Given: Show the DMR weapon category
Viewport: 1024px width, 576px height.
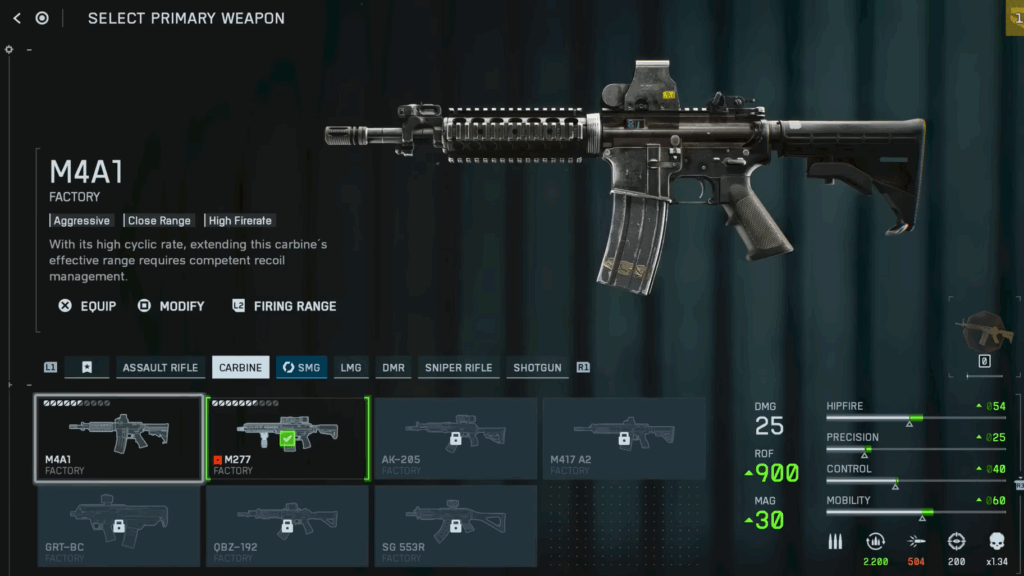Looking at the screenshot, I should pyautogui.click(x=393, y=368).
